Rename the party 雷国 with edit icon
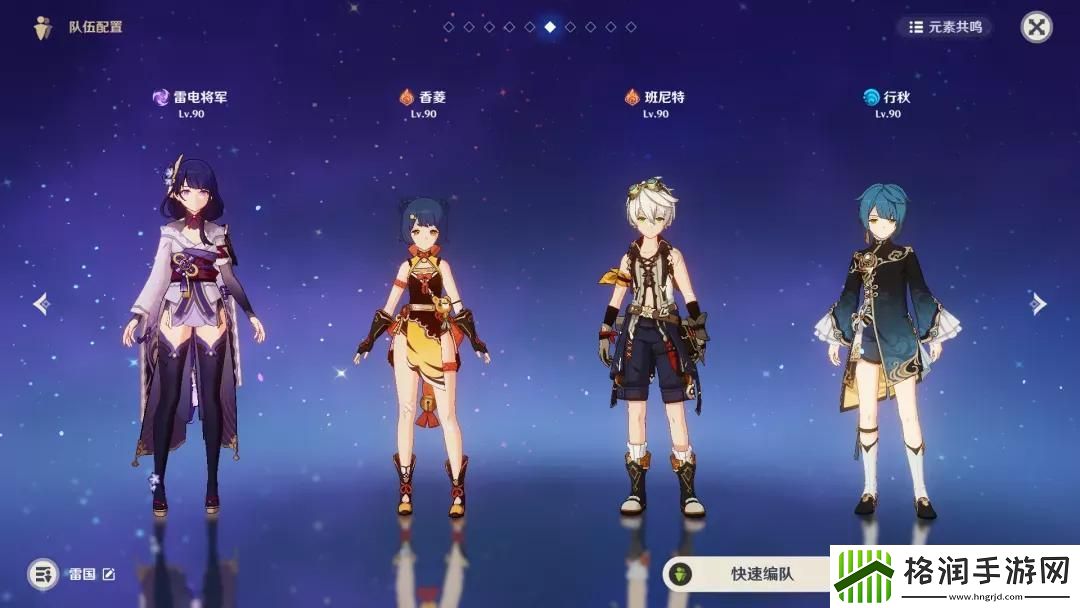This screenshot has width=1080, height=608. (x=109, y=574)
